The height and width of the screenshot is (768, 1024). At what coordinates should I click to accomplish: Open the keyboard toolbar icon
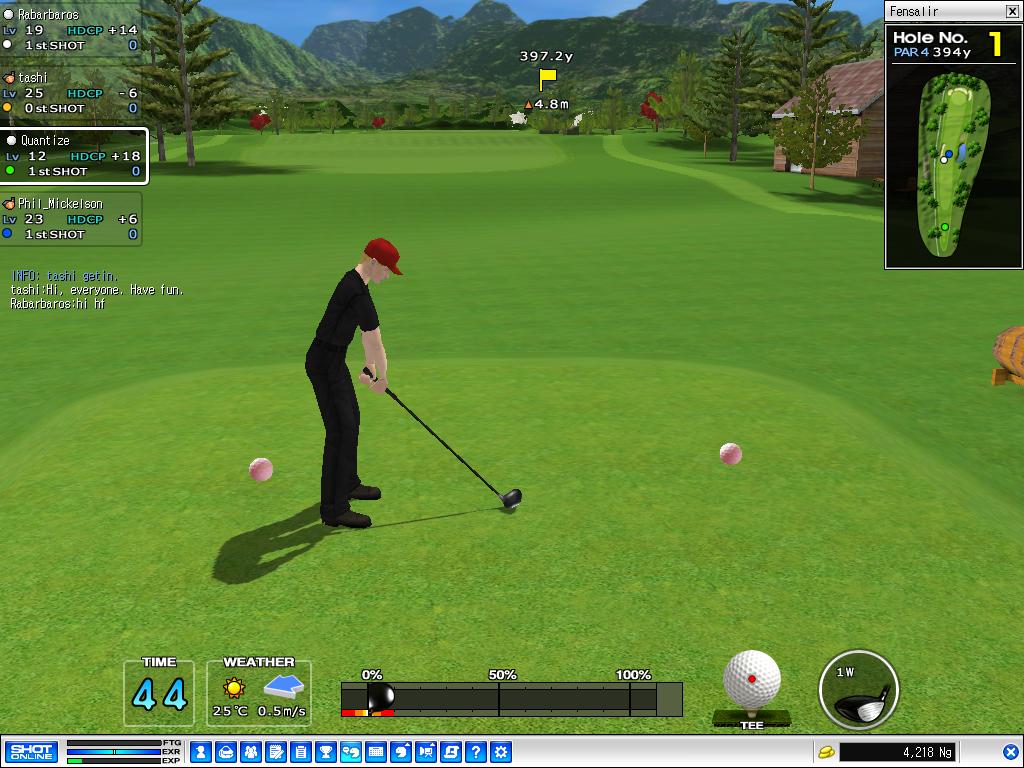376,751
